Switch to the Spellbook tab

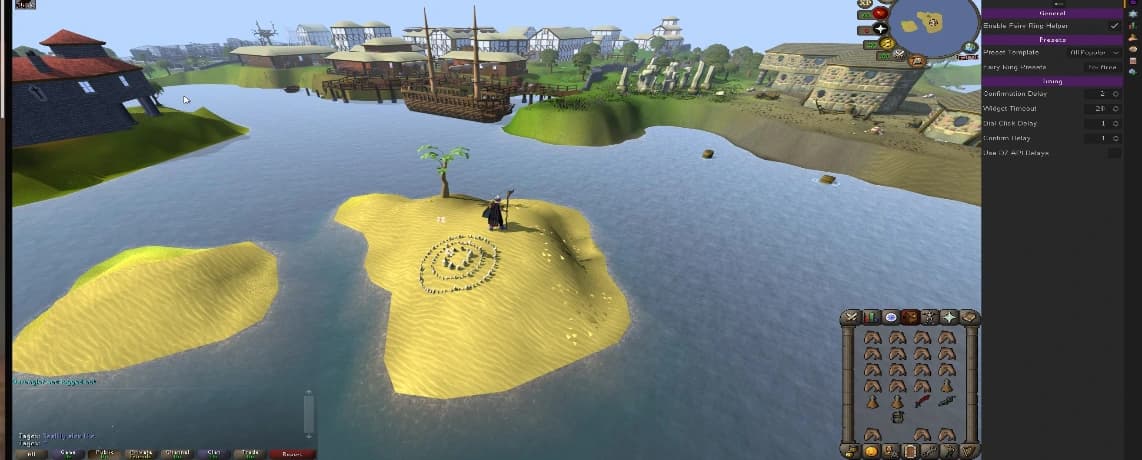(x=968, y=318)
